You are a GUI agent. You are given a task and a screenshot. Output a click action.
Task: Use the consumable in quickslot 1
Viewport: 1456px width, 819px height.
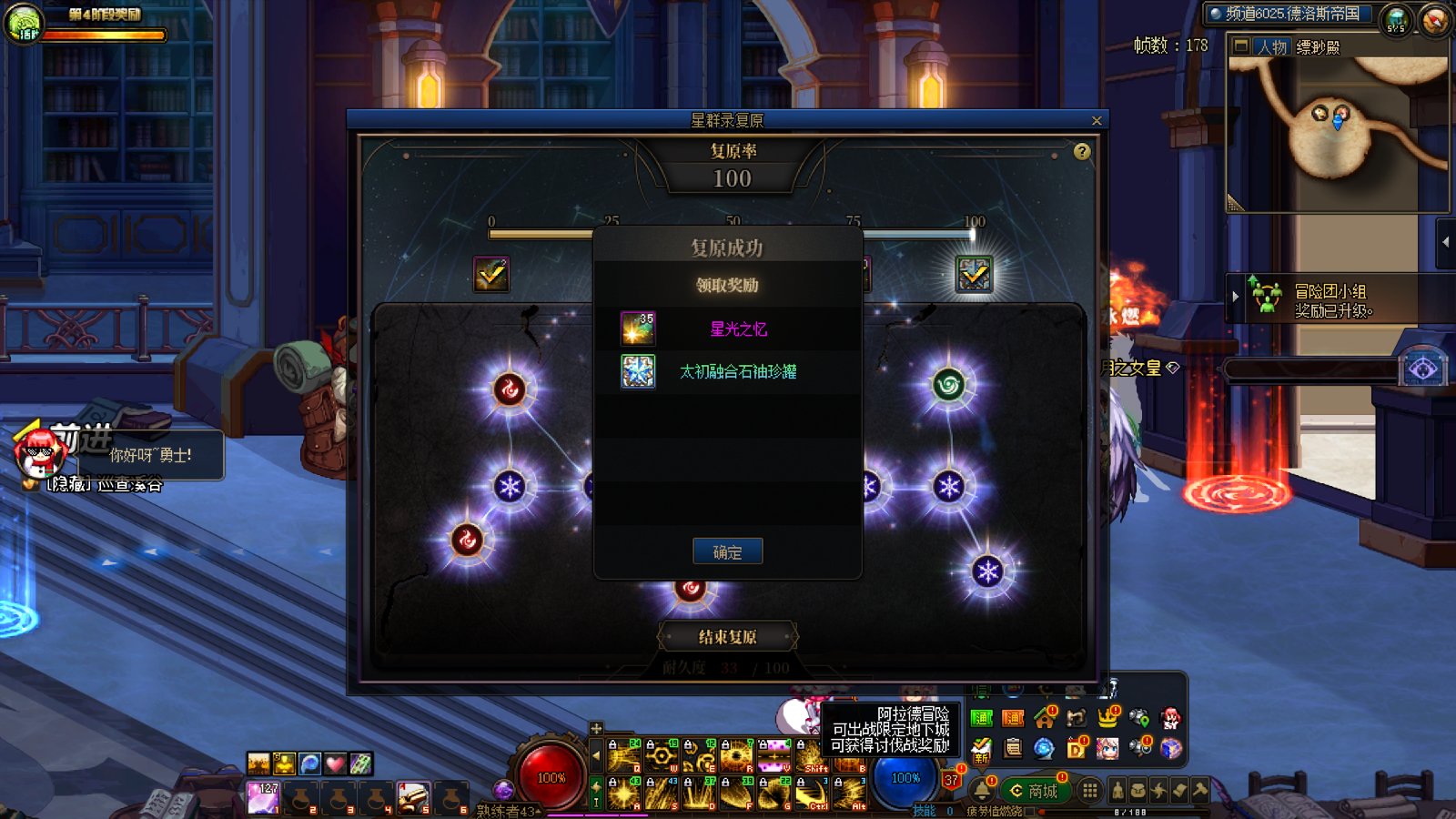pyautogui.click(x=262, y=798)
